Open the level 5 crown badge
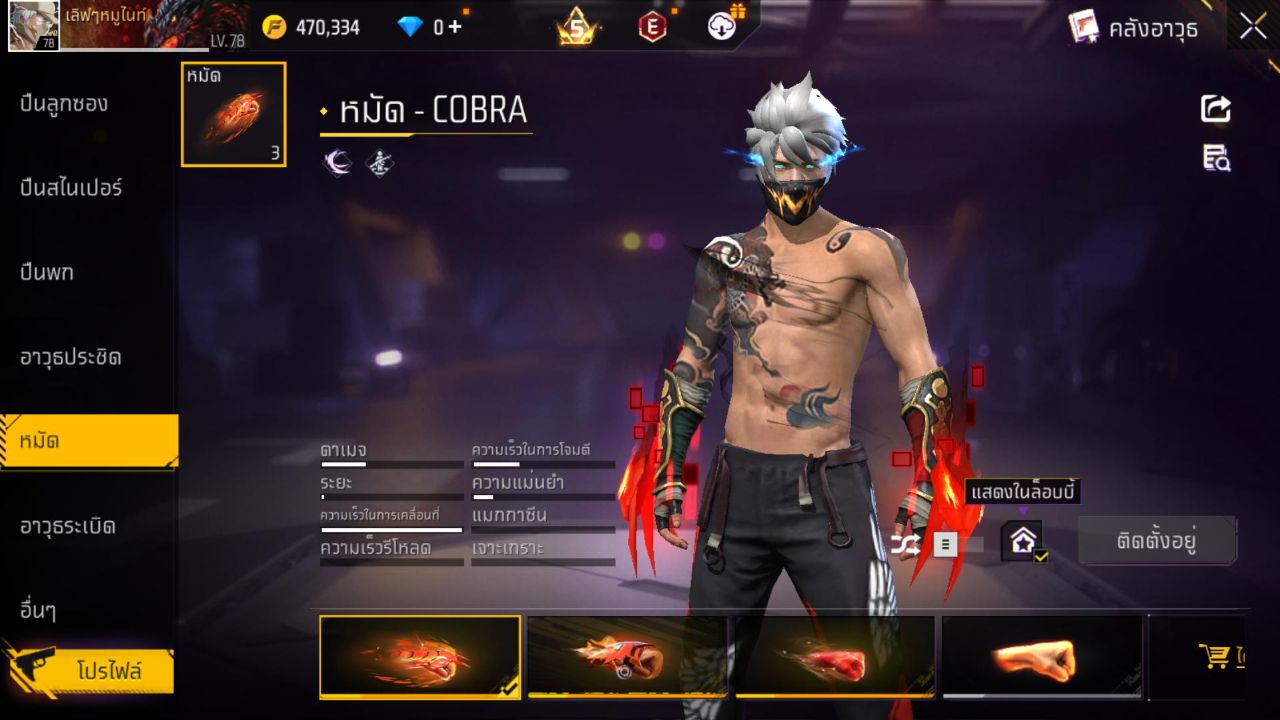The image size is (1280, 720). pyautogui.click(x=578, y=25)
